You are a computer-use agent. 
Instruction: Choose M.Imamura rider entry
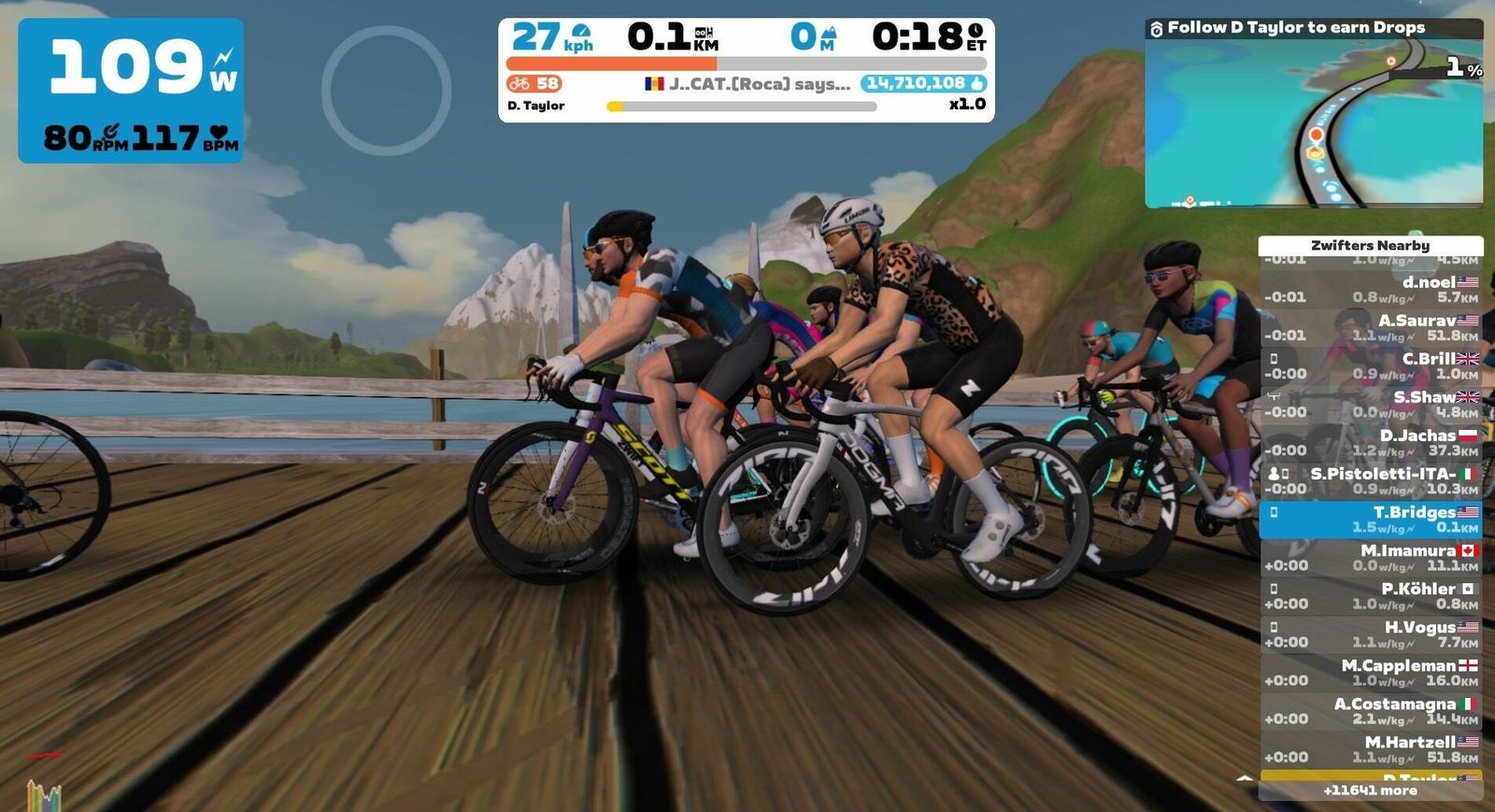coord(1371,558)
